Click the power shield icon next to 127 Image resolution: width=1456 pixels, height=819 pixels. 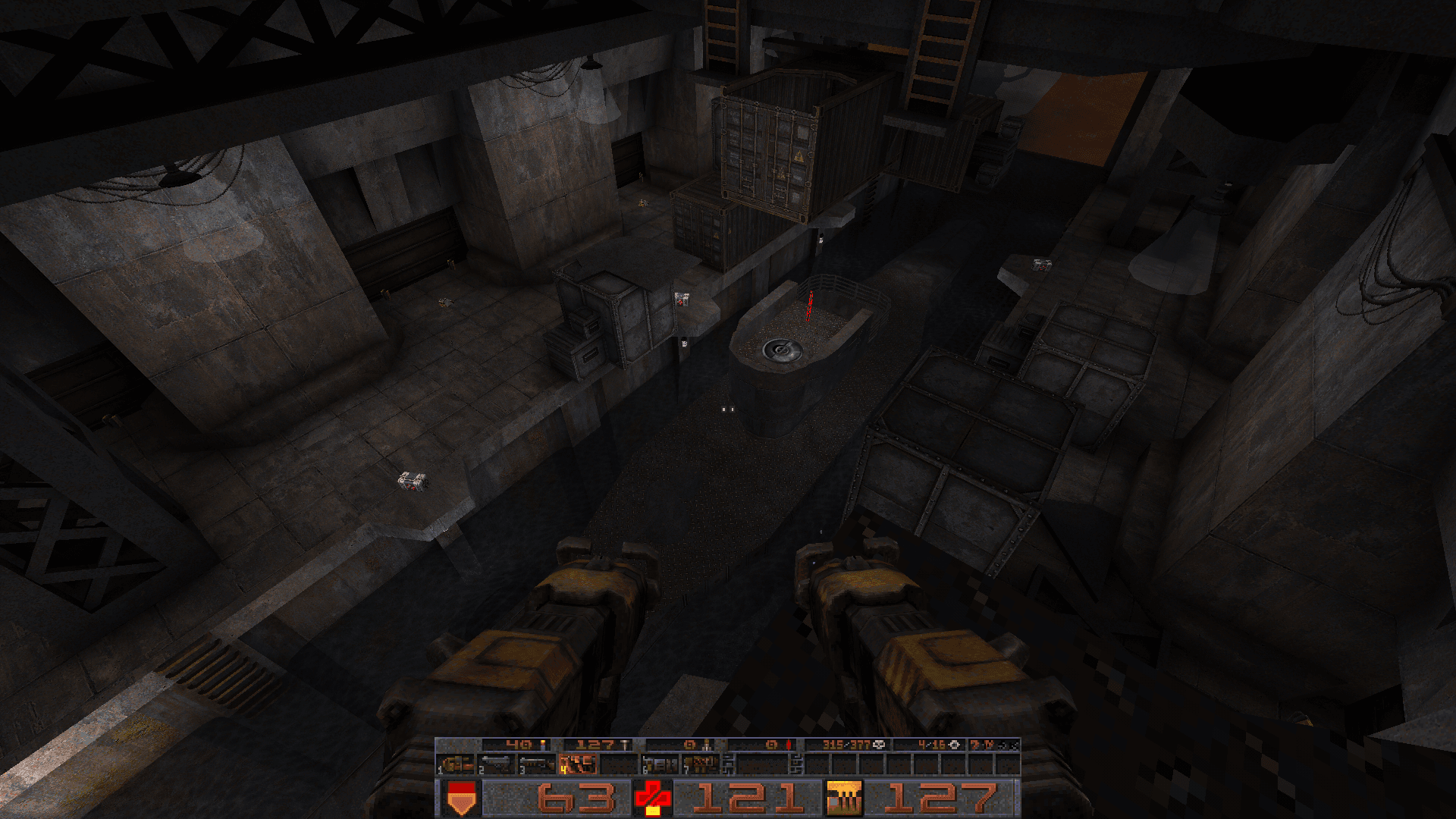pyautogui.click(x=843, y=797)
